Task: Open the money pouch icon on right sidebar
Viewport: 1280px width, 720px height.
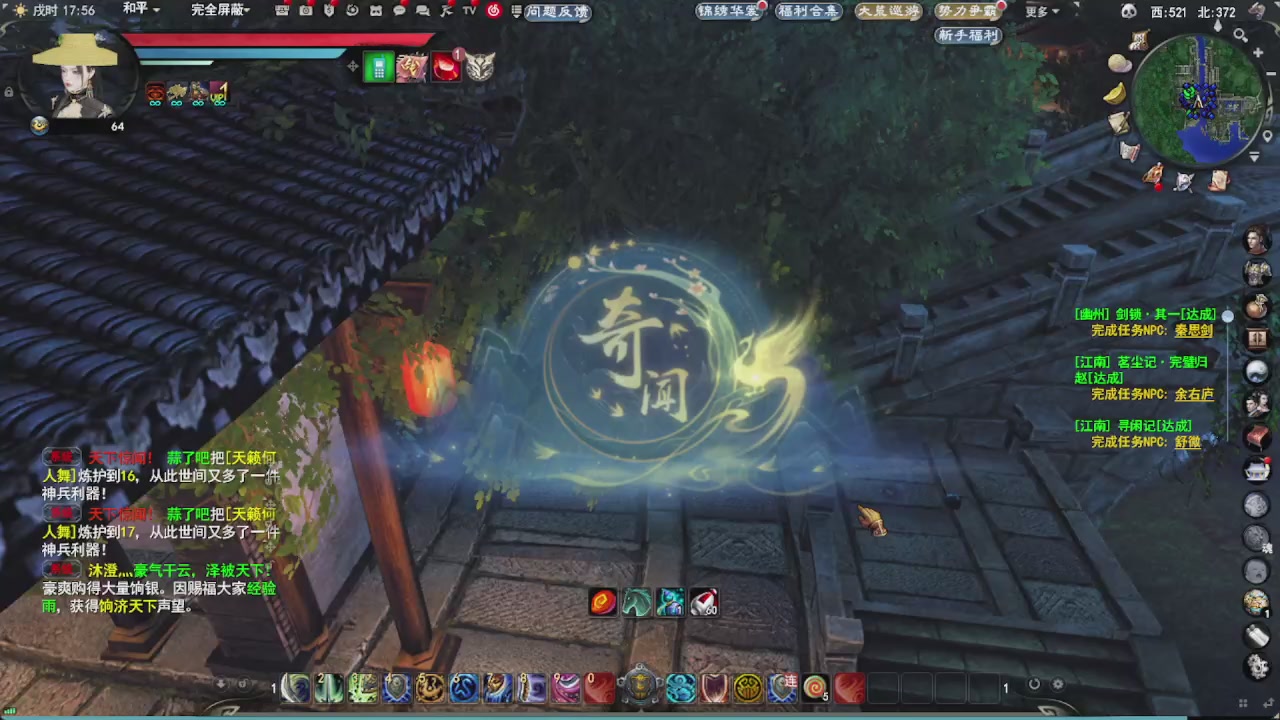Action: tap(1257, 307)
